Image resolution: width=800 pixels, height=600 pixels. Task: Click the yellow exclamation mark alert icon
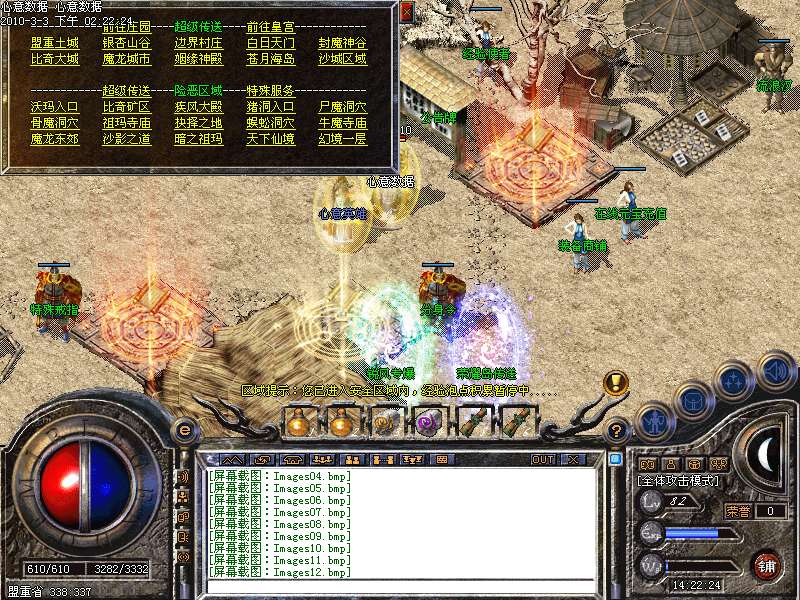click(616, 383)
